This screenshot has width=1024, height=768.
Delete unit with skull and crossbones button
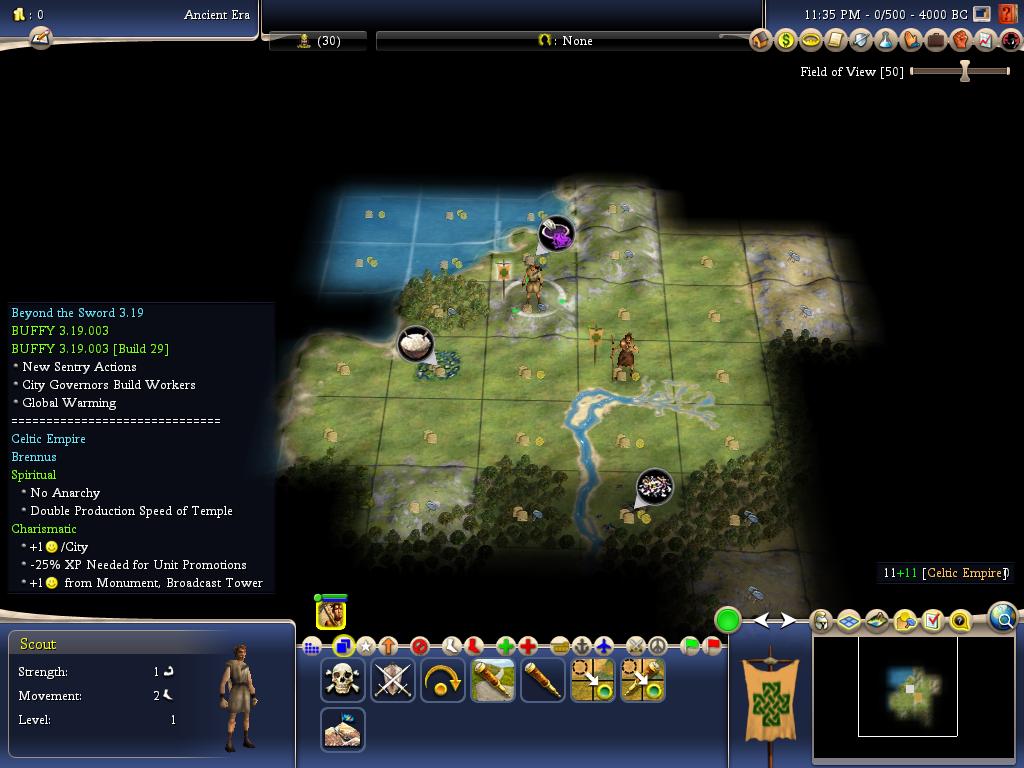click(x=342, y=681)
